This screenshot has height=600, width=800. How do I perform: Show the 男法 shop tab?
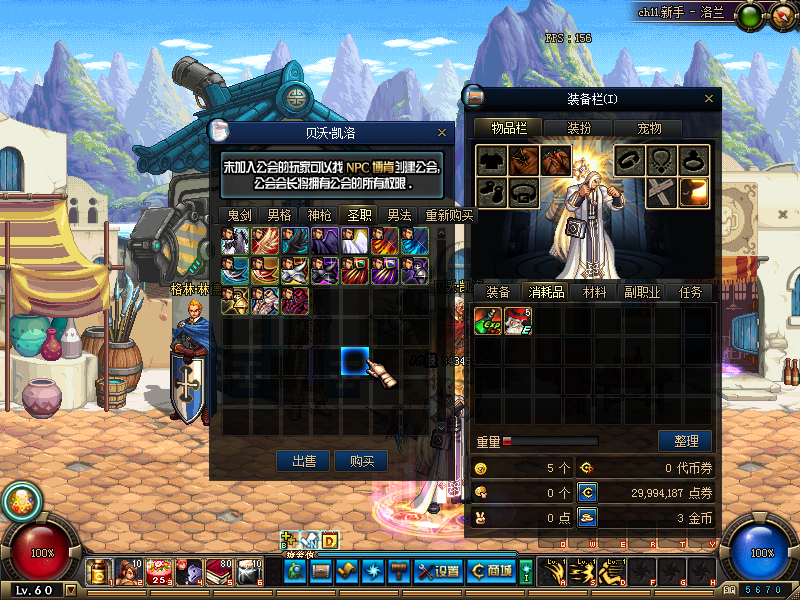point(399,214)
